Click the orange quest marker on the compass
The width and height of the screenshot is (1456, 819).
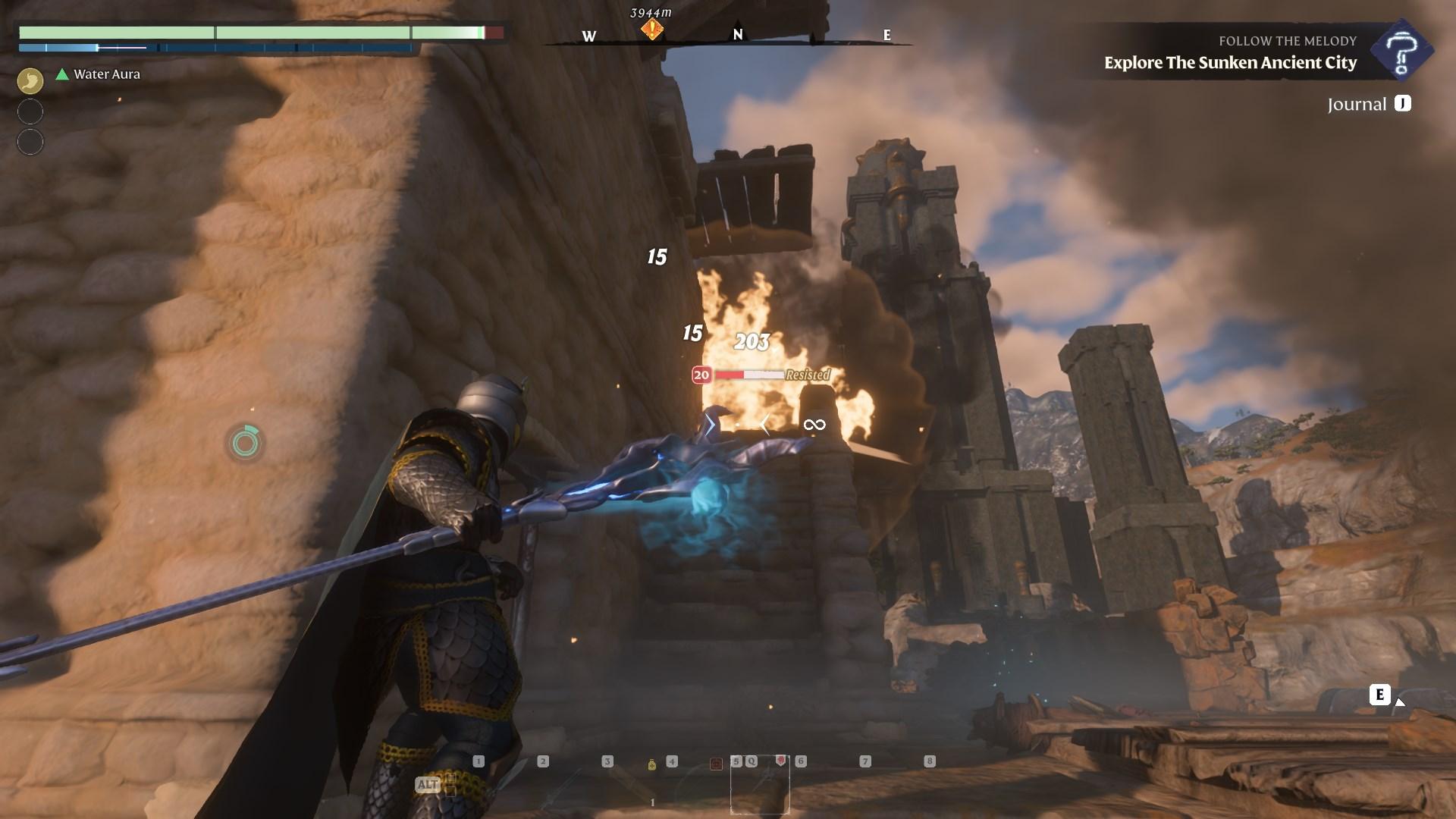651,29
